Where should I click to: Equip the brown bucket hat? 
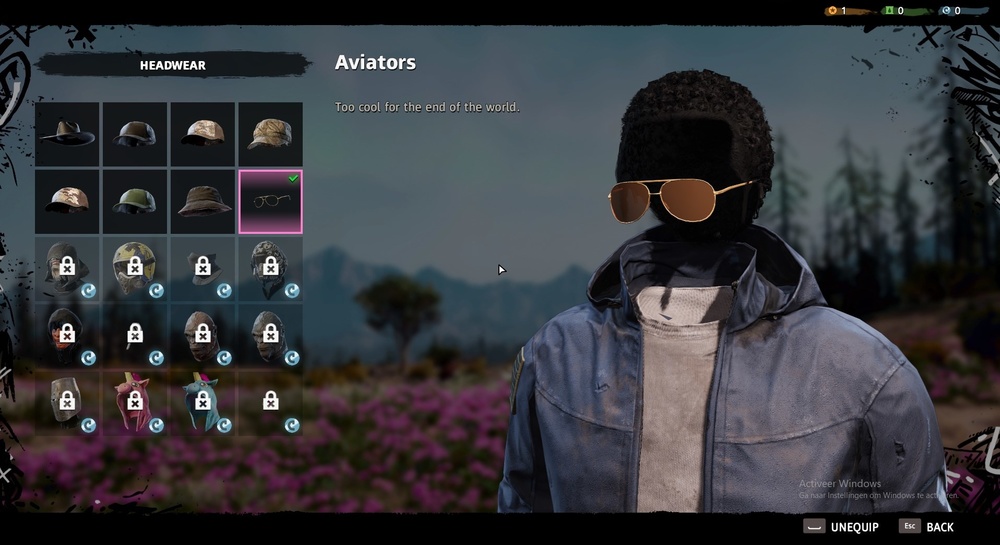tap(204, 201)
